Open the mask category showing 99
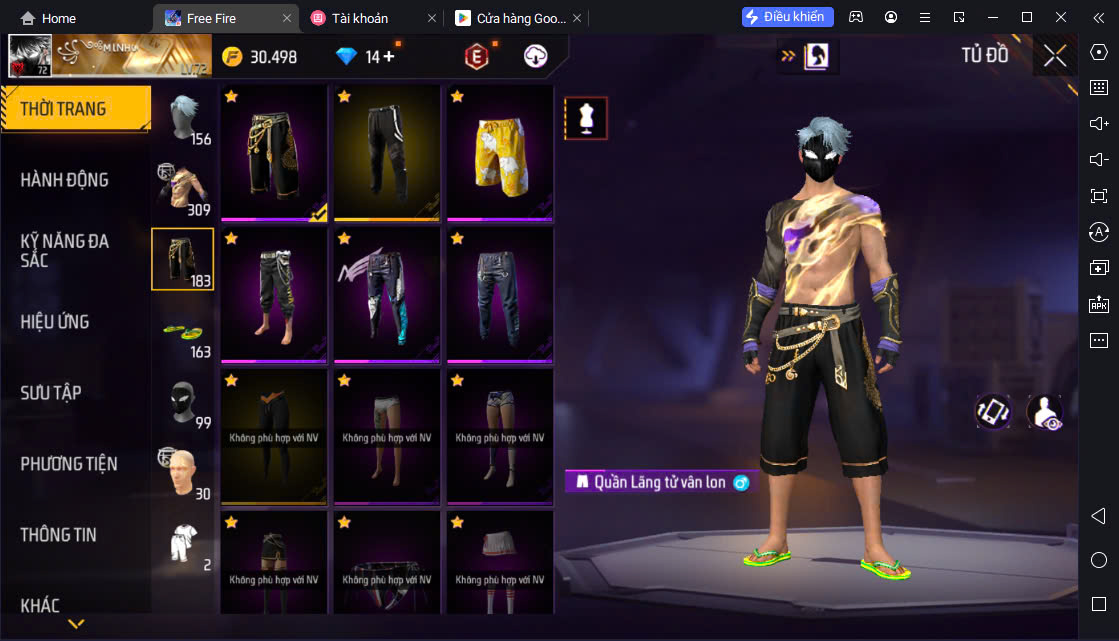Image resolution: width=1119 pixels, height=641 pixels. click(x=184, y=402)
